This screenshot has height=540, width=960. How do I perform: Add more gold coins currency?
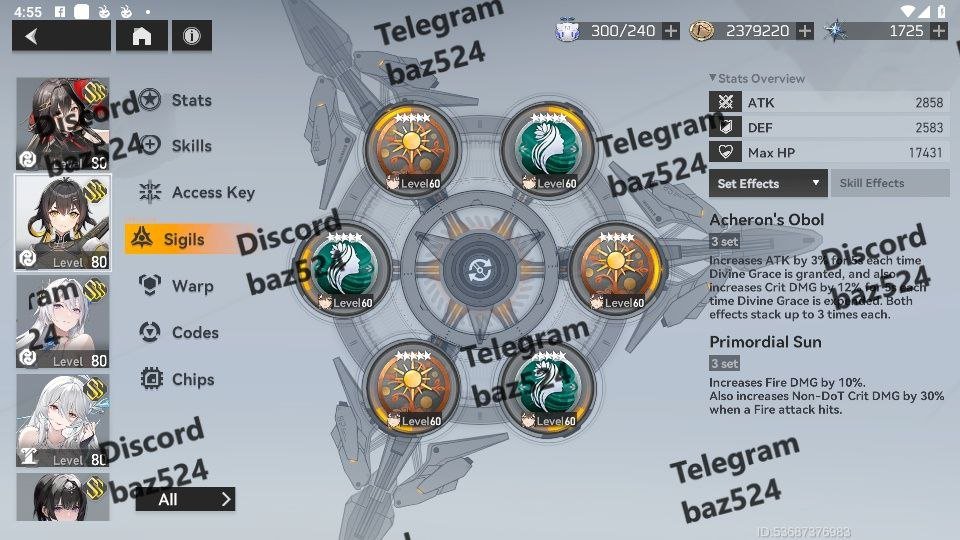pos(805,31)
